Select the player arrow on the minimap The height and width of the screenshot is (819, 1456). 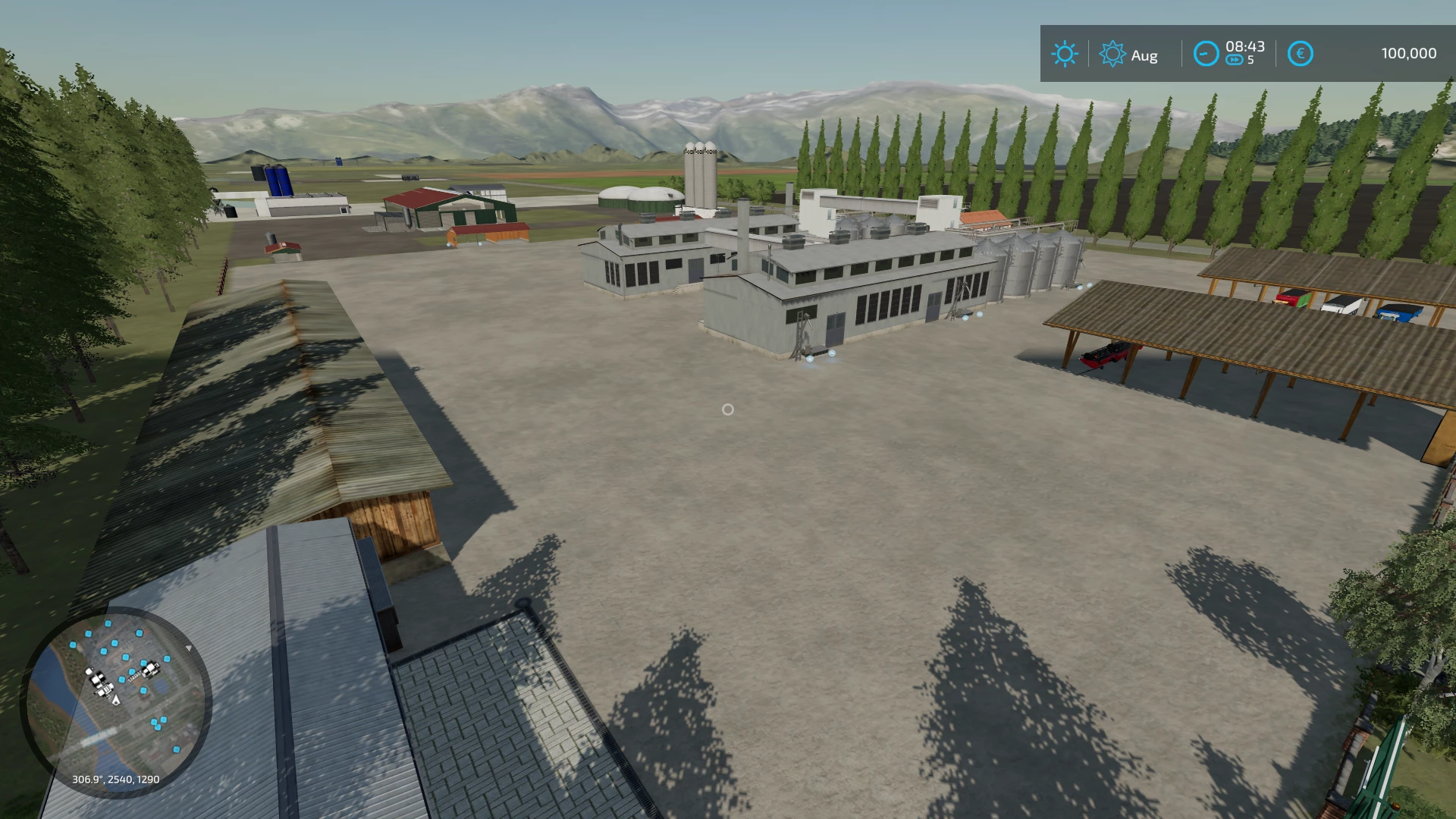[x=116, y=699]
